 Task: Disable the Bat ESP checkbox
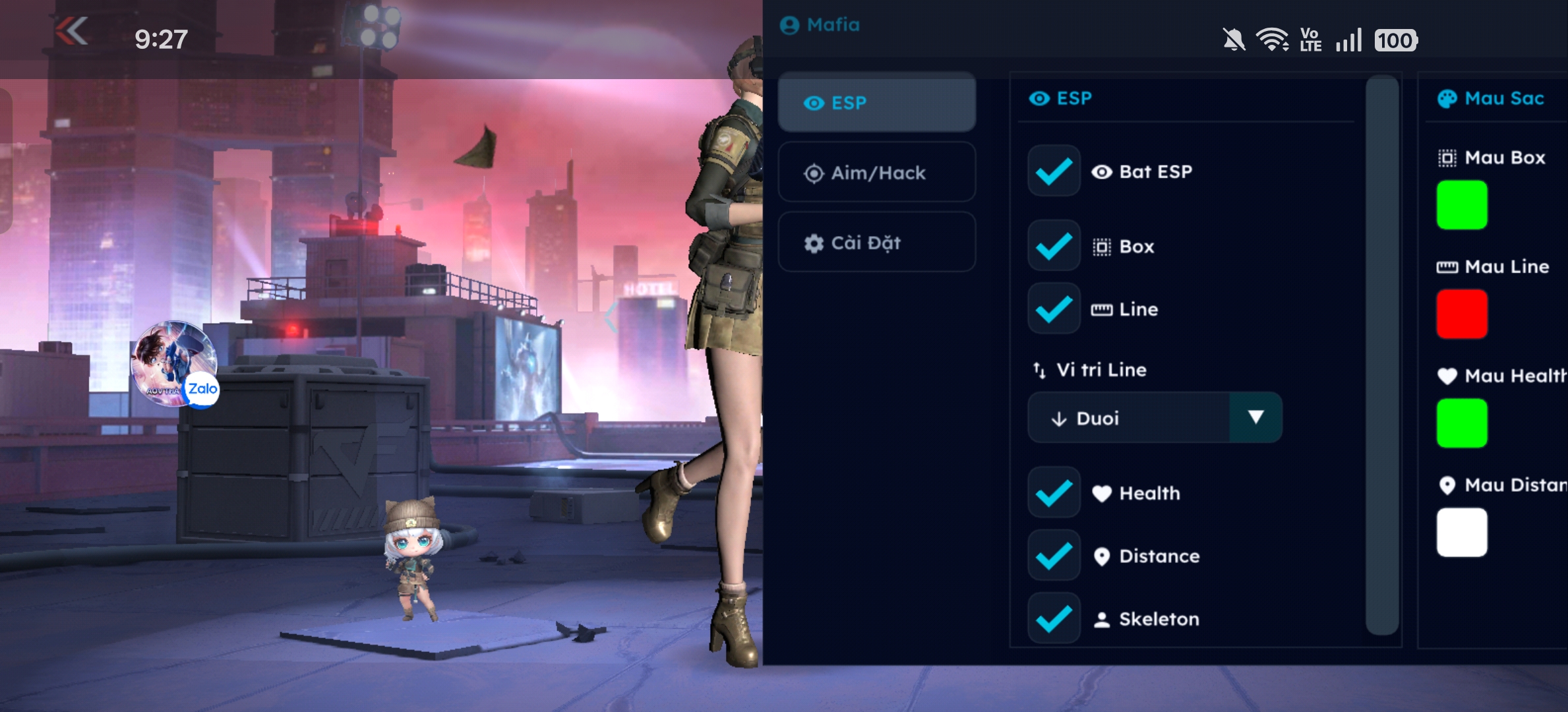click(x=1053, y=171)
